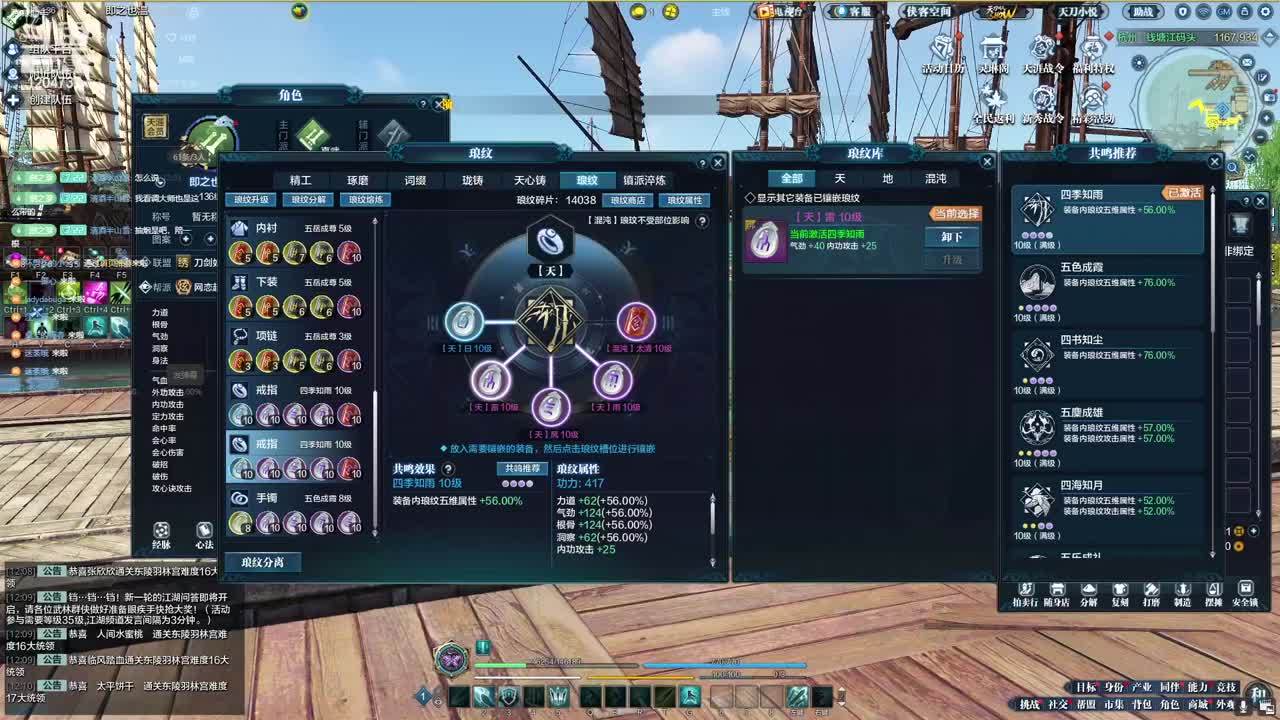This screenshot has width=1280, height=720.
Task: Choose the 四海知月 resonance entry
Action: (1108, 500)
